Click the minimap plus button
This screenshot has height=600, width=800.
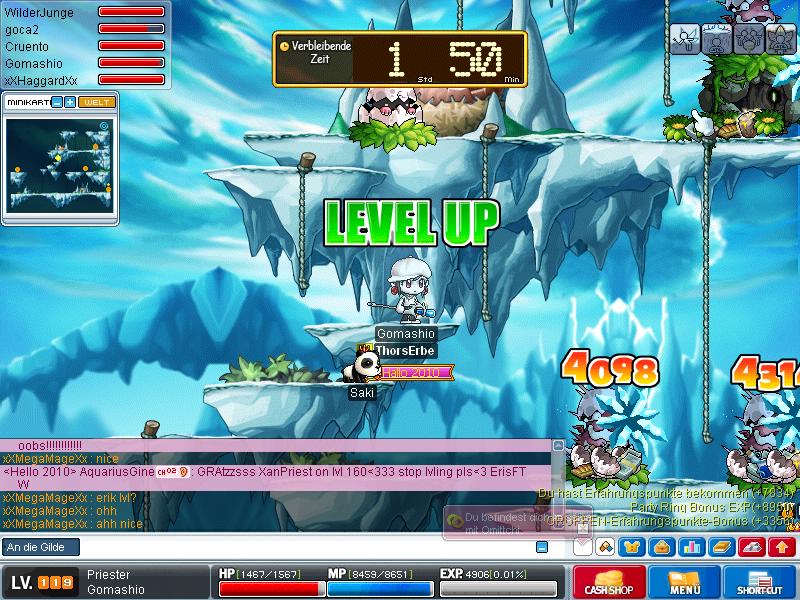[x=70, y=102]
